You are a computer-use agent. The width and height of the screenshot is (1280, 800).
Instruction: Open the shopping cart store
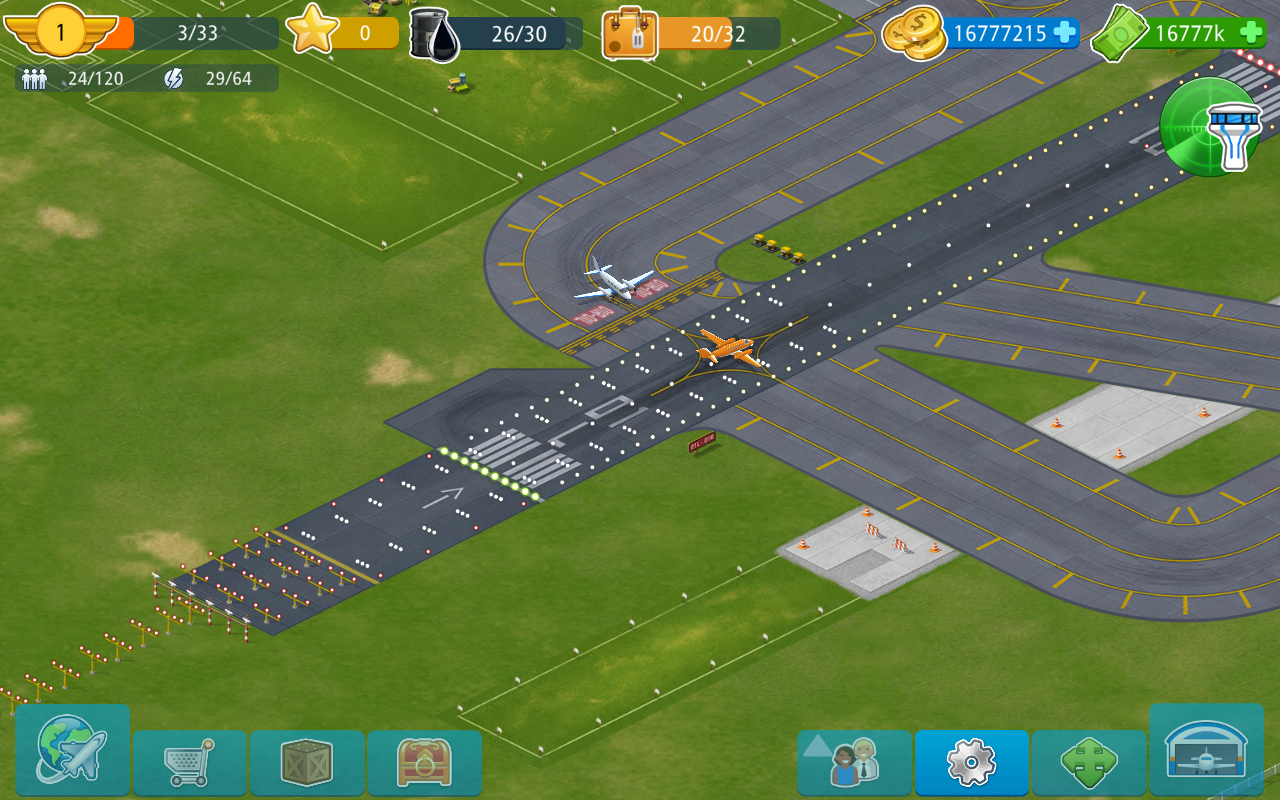tap(190, 762)
